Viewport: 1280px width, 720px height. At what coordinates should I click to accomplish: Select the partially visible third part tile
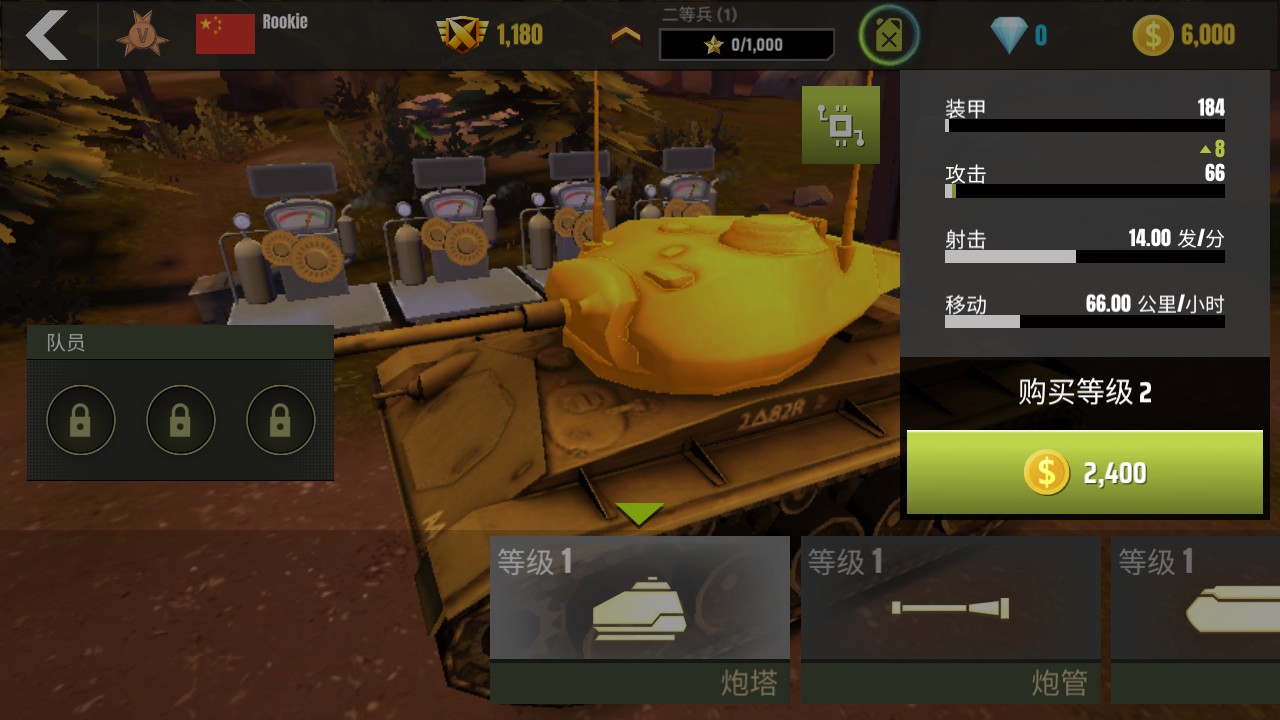click(x=1197, y=619)
